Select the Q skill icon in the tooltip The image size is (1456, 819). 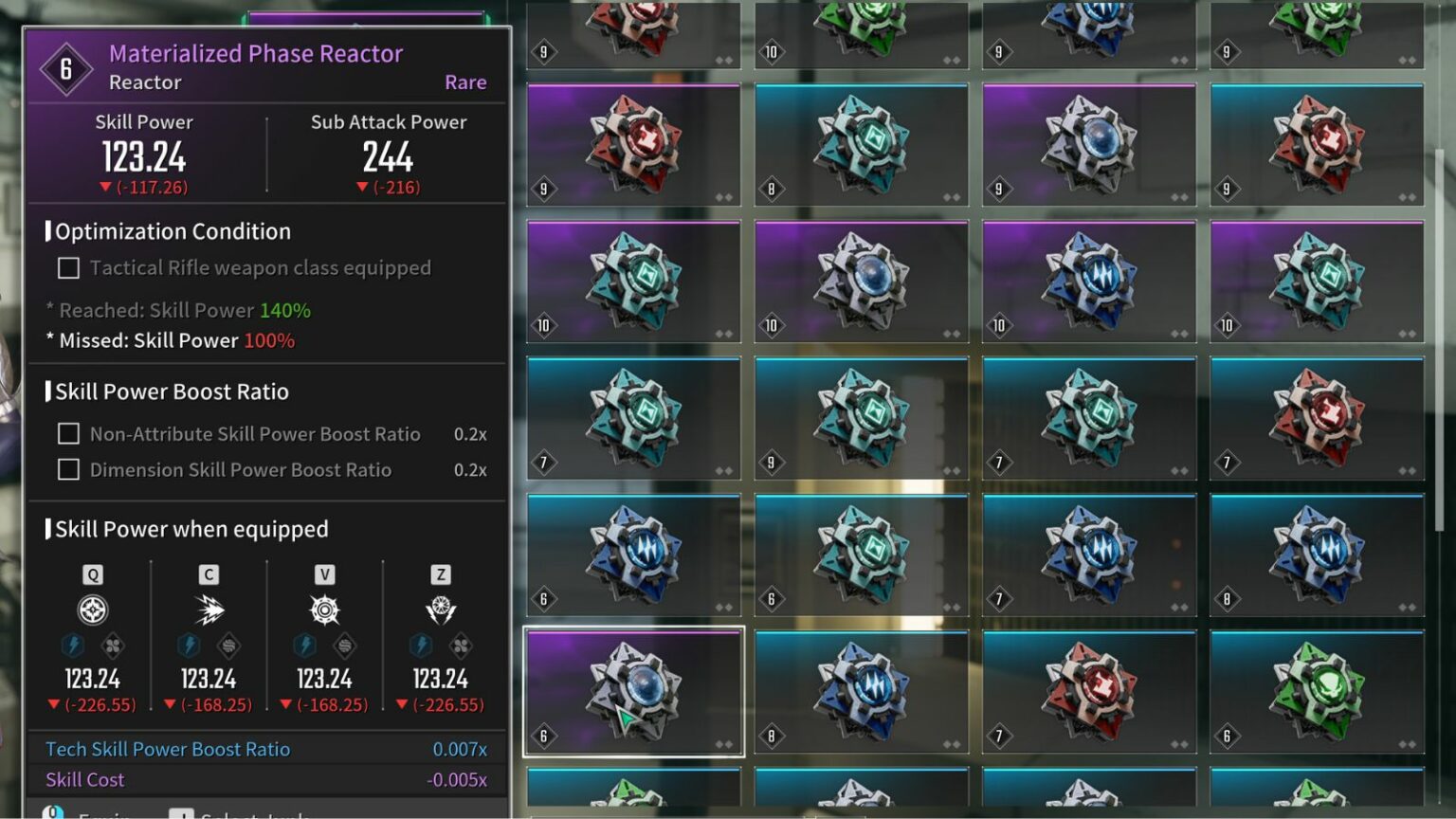pyautogui.click(x=91, y=611)
